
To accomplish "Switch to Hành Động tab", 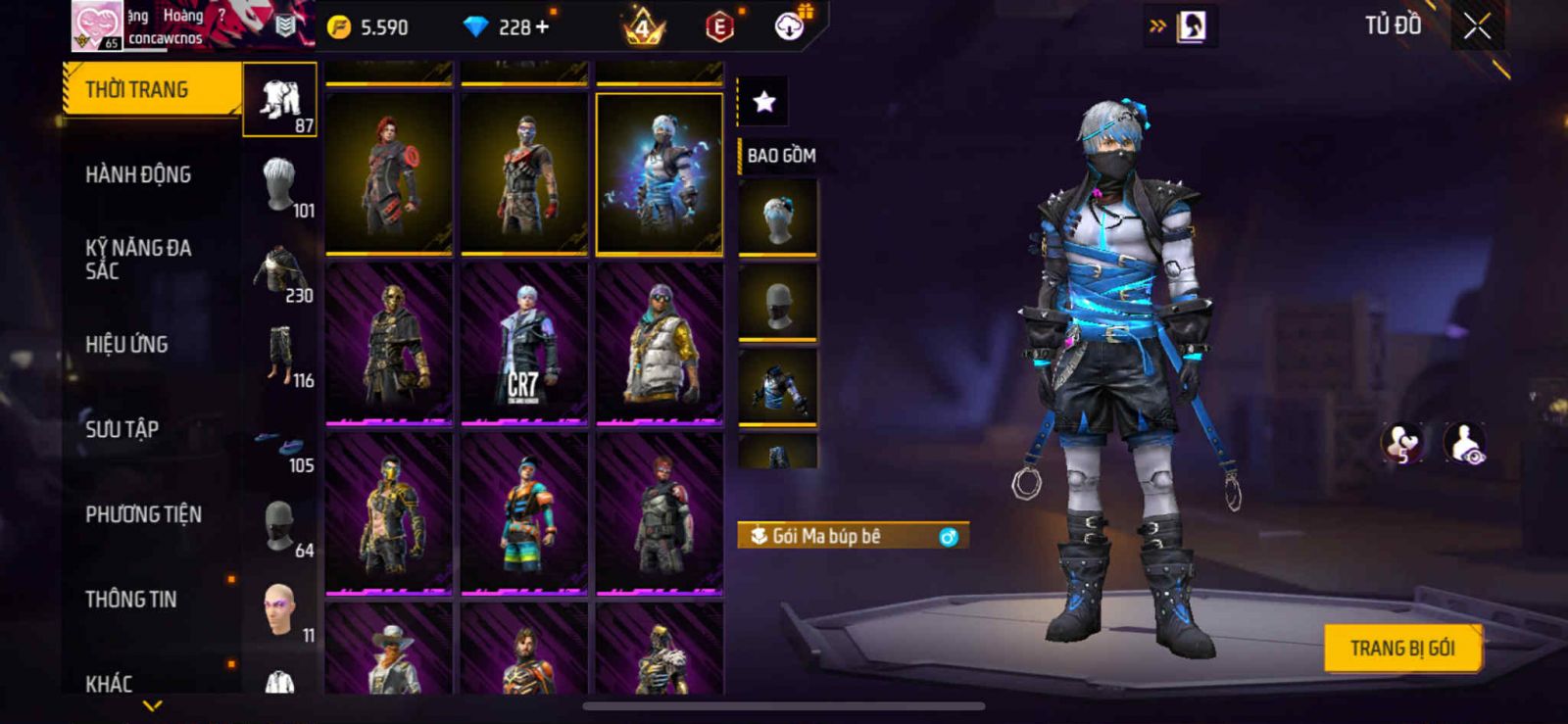I will [138, 175].
